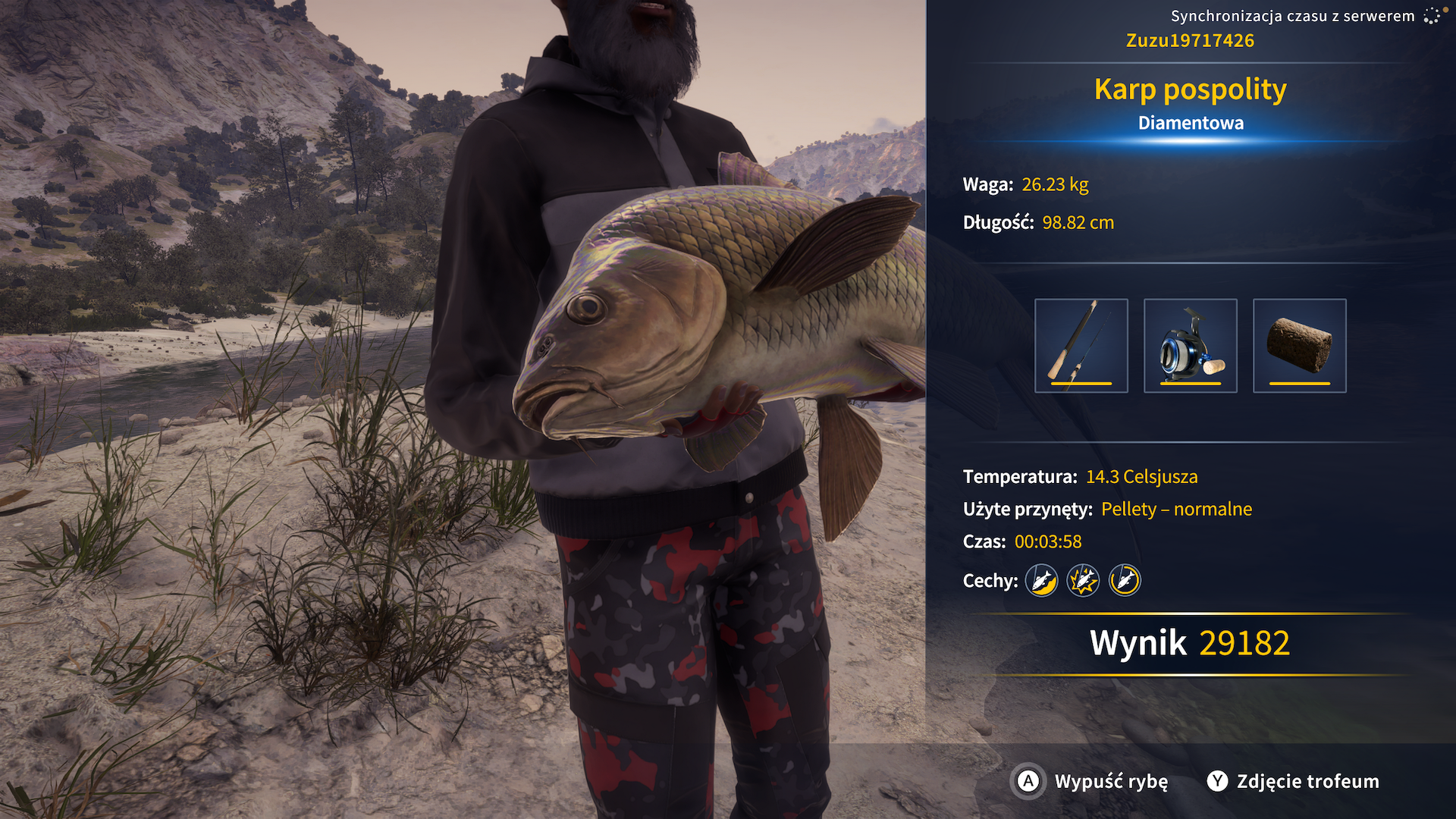Select the fishing rod equipment slot
This screenshot has height=819, width=1456.
1081,346
